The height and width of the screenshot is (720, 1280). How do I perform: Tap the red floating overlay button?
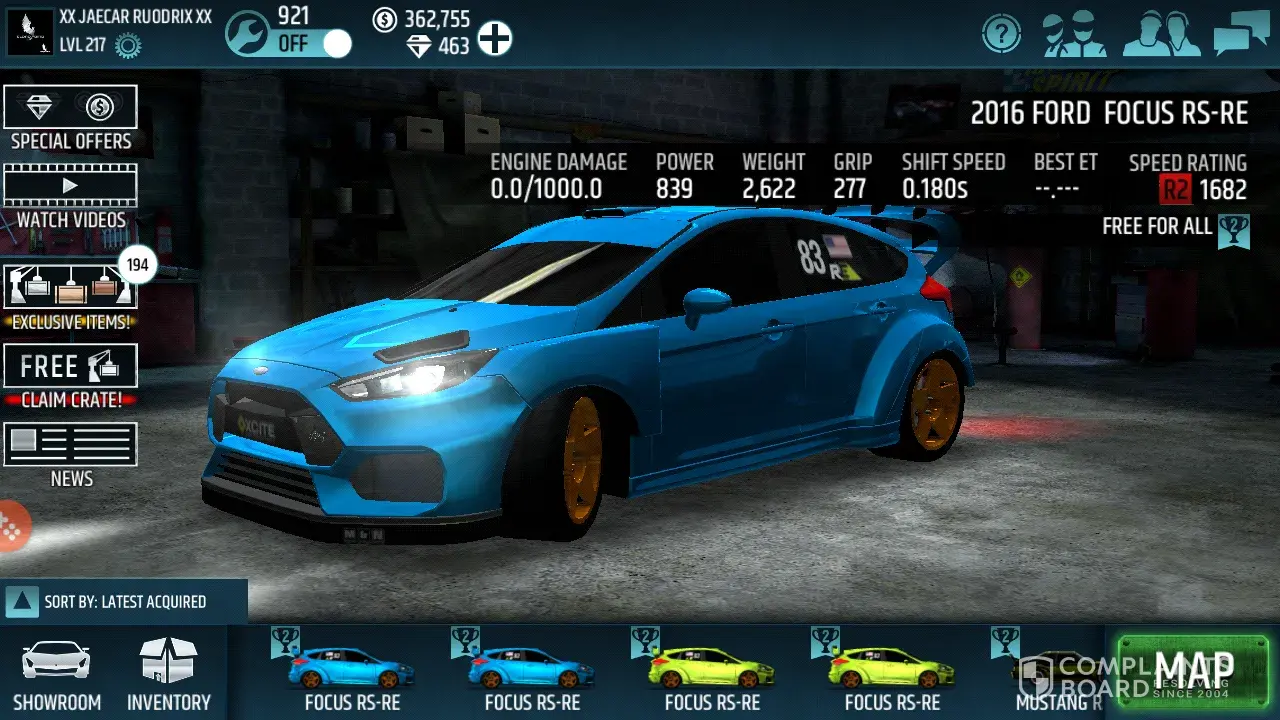(12, 527)
